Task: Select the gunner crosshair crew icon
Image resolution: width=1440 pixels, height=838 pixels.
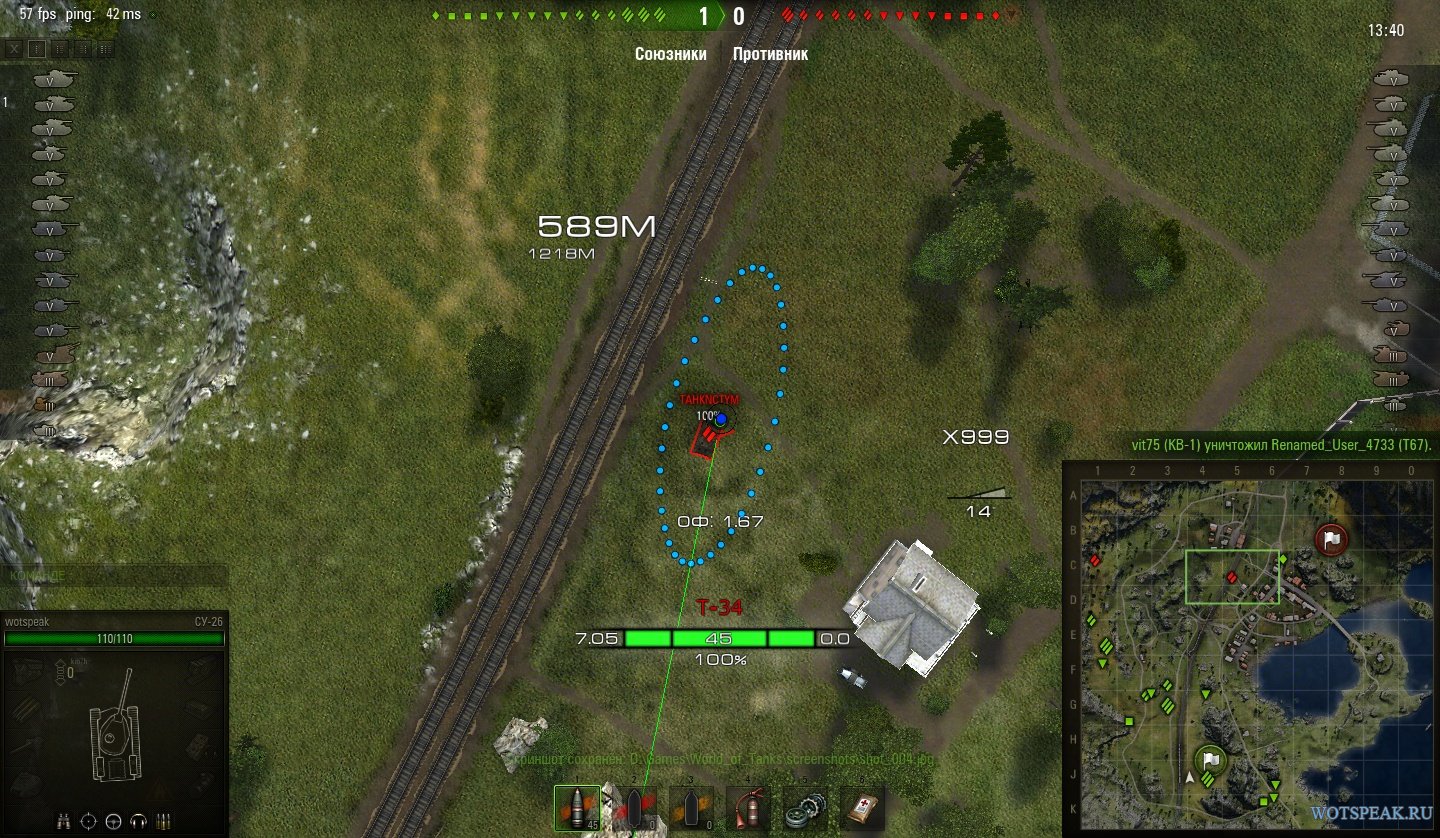Action: tap(89, 821)
